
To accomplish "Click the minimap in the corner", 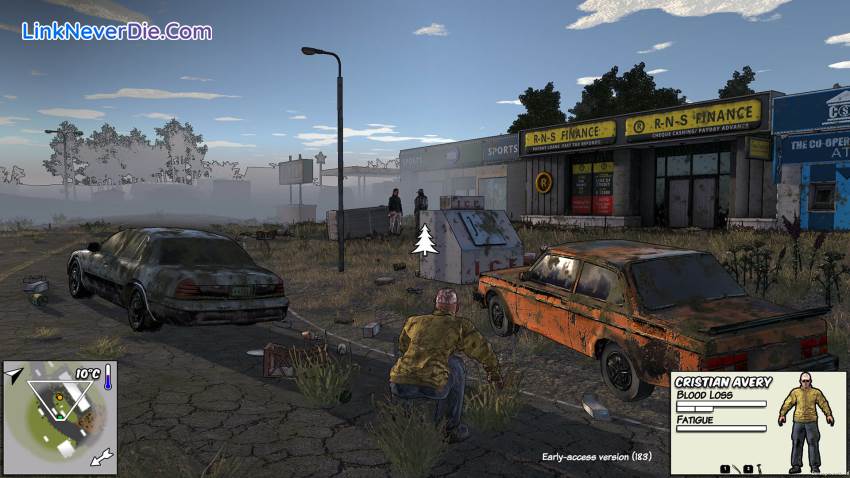I will [x=60, y=417].
